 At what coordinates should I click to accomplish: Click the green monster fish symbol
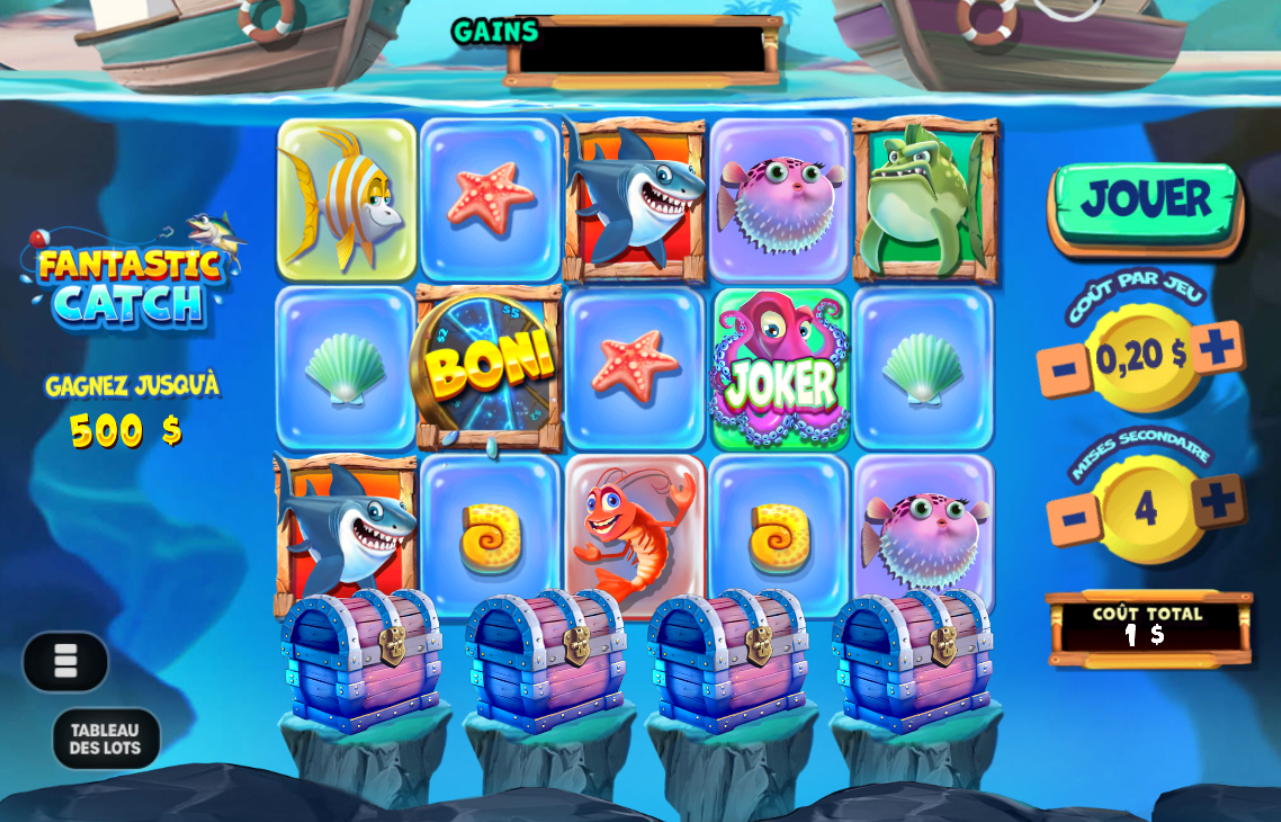[923, 195]
